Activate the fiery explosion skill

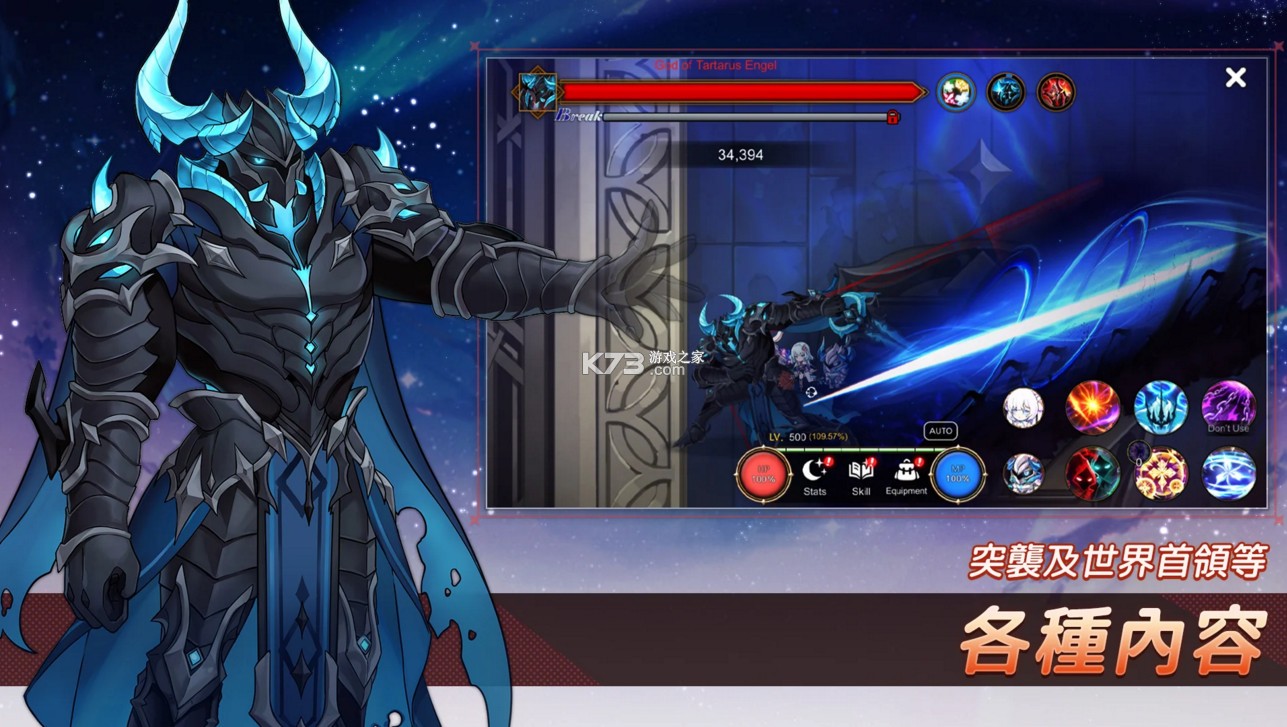1093,407
